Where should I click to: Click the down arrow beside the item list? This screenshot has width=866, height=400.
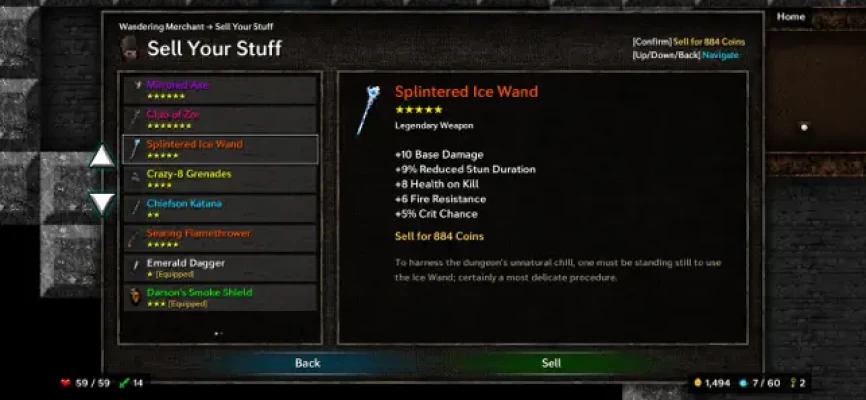pos(102,203)
